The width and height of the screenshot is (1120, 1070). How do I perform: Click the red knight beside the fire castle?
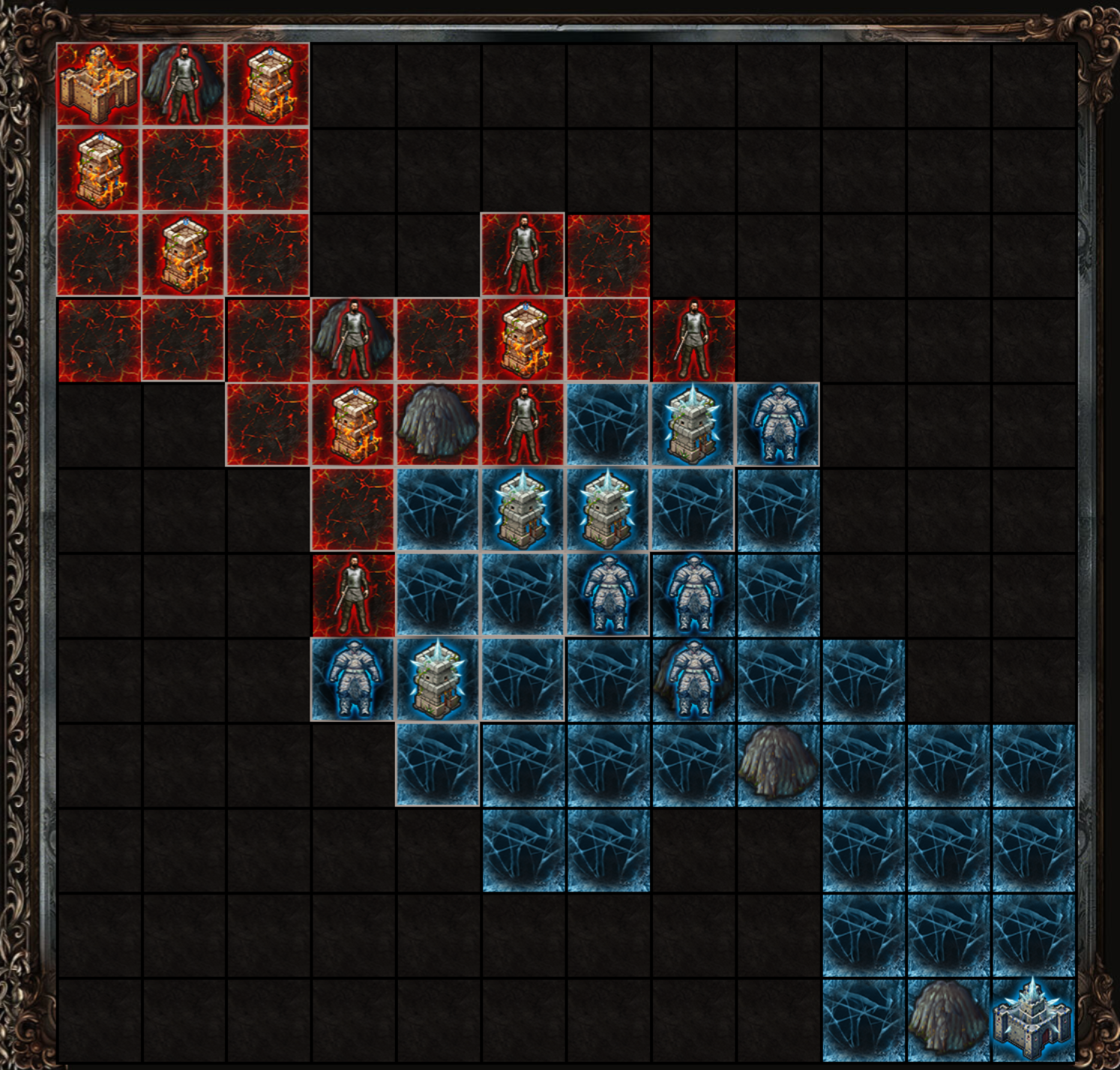pyautogui.click(x=182, y=85)
